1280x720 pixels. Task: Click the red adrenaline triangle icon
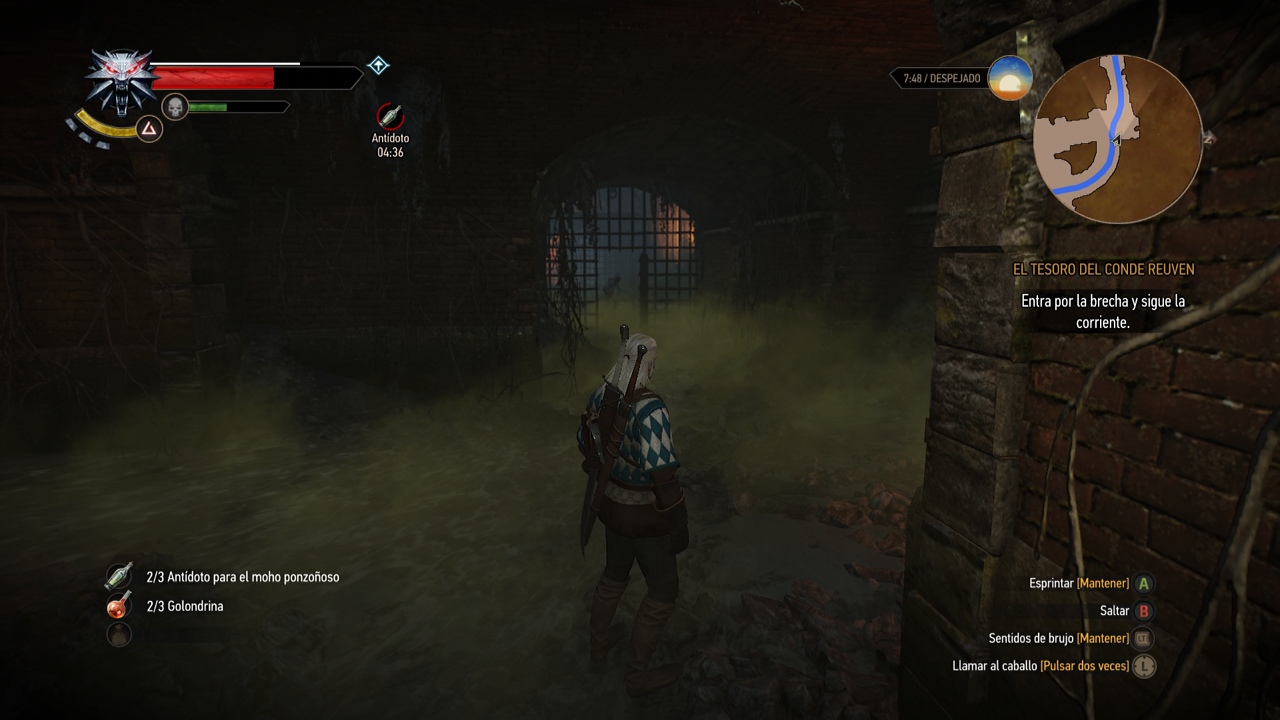coord(149,129)
